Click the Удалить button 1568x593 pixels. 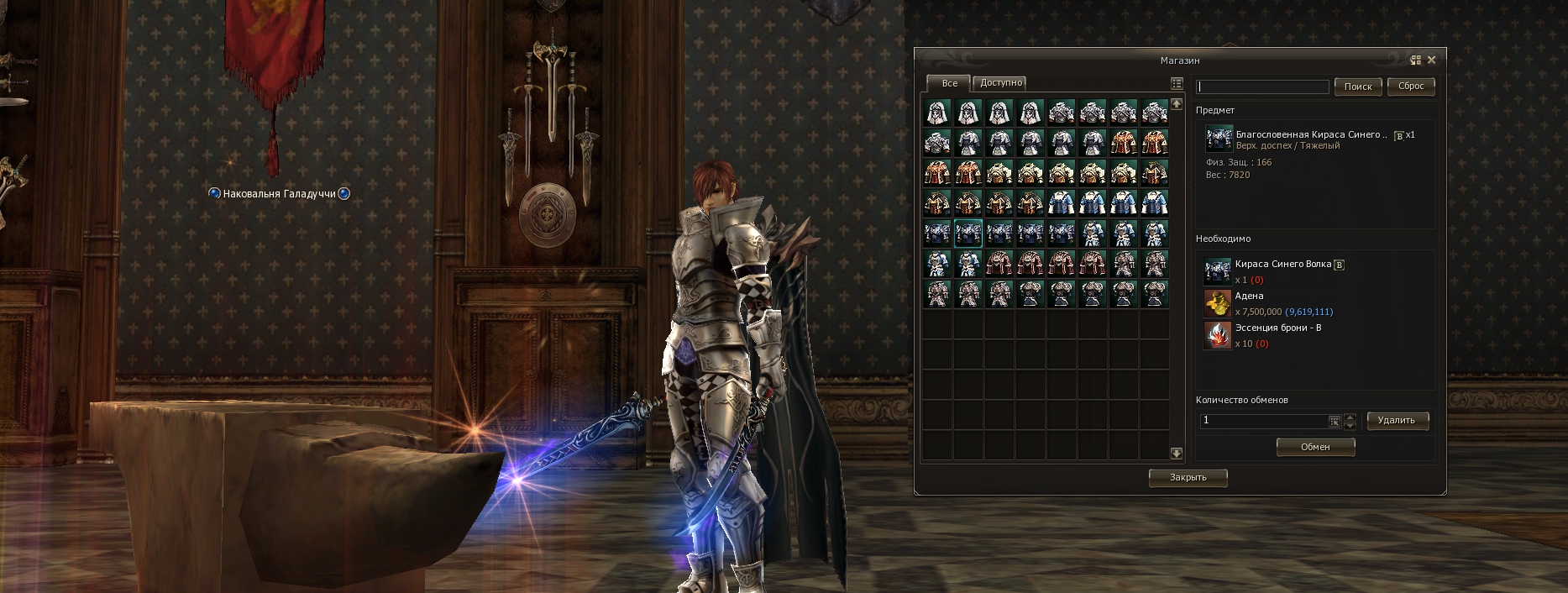point(1397,420)
